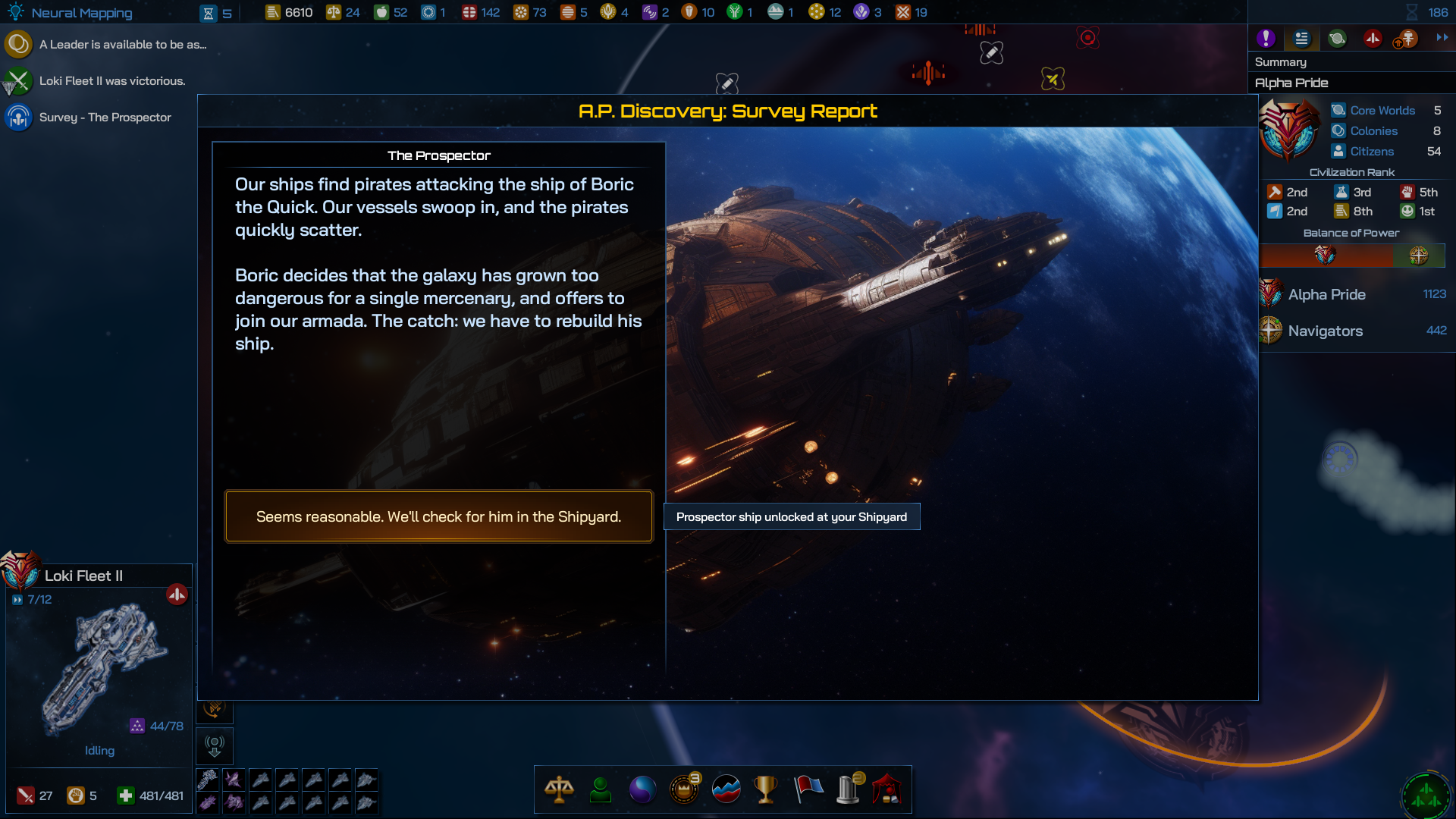The image size is (1456, 819).
Task: Open the green person leaders icon
Action: [600, 789]
